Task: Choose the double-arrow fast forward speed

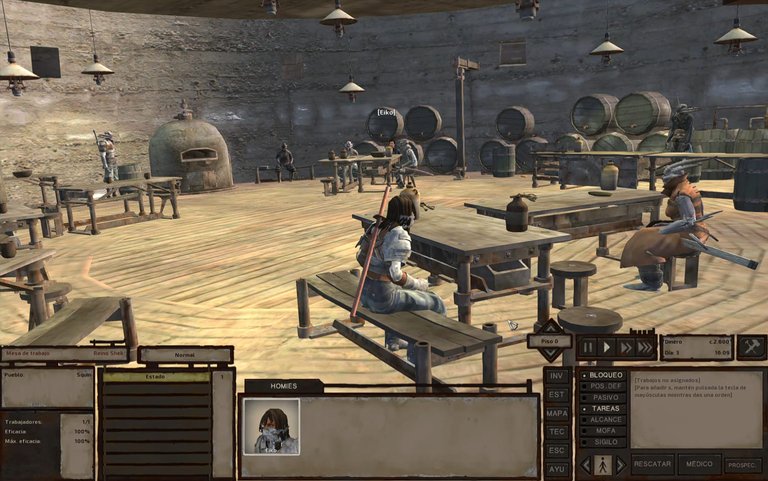Action: (626, 347)
